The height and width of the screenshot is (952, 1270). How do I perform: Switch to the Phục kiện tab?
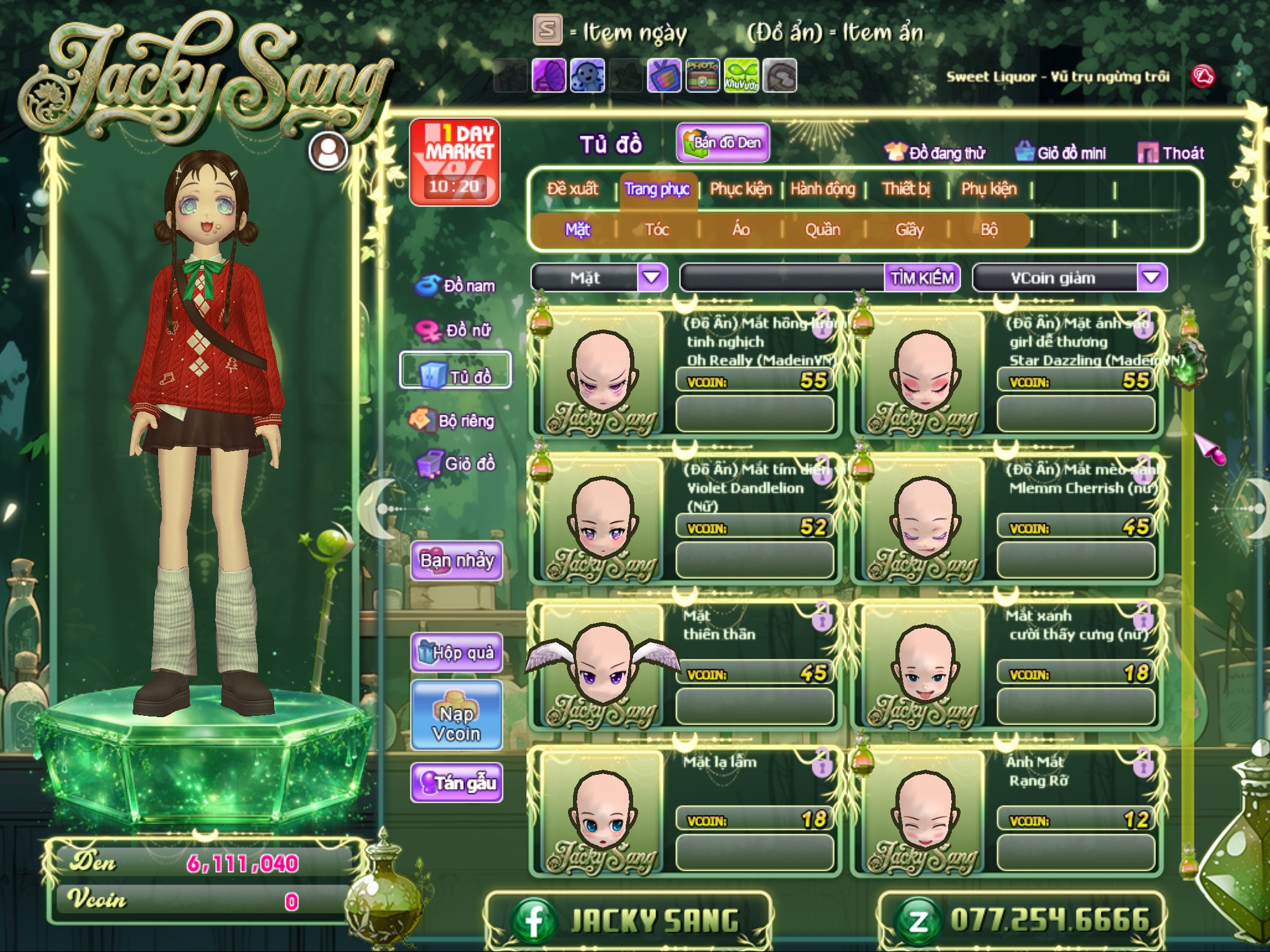[x=740, y=188]
